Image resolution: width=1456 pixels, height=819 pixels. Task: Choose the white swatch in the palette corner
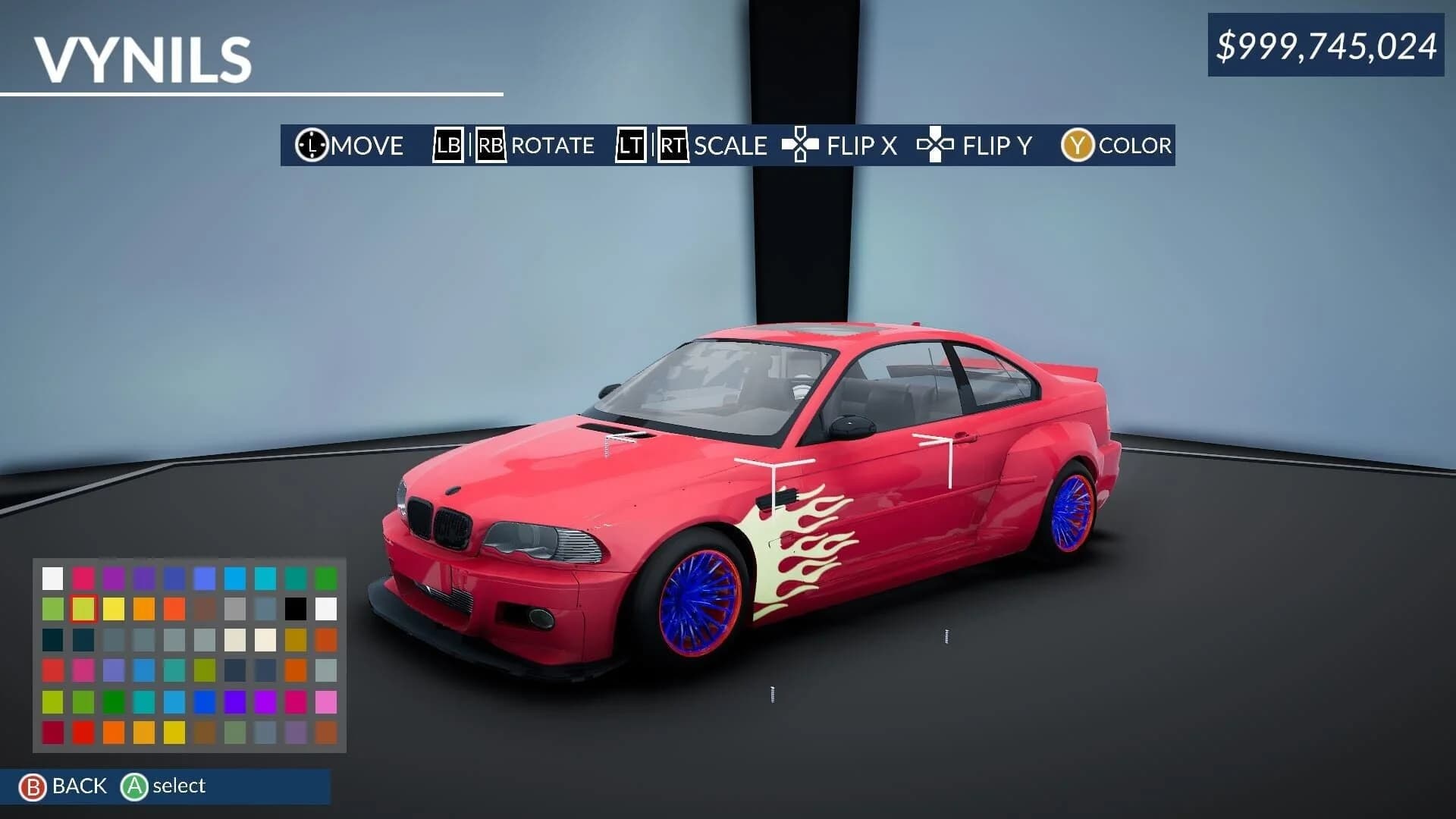tap(52, 577)
